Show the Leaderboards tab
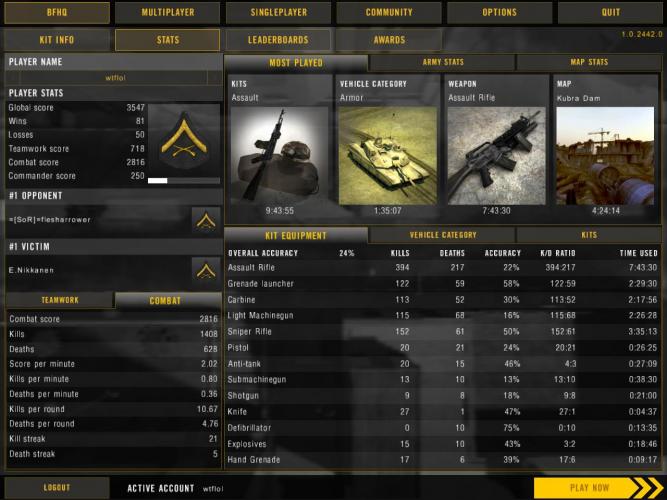Screen dimensions: 667x500 (278, 40)
